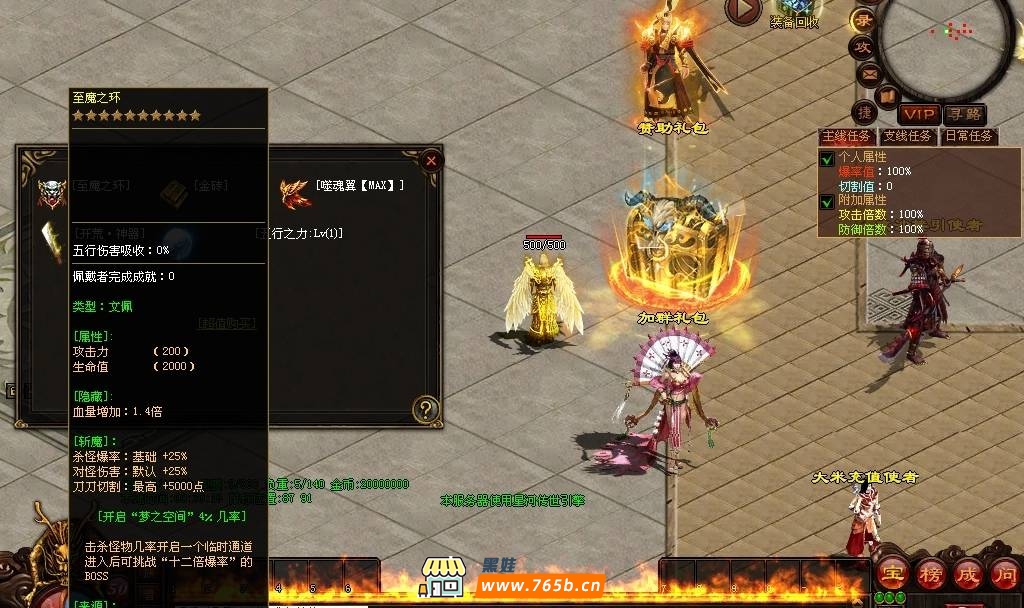Switch to the 日常任务 tab
The image size is (1024, 608).
968,136
